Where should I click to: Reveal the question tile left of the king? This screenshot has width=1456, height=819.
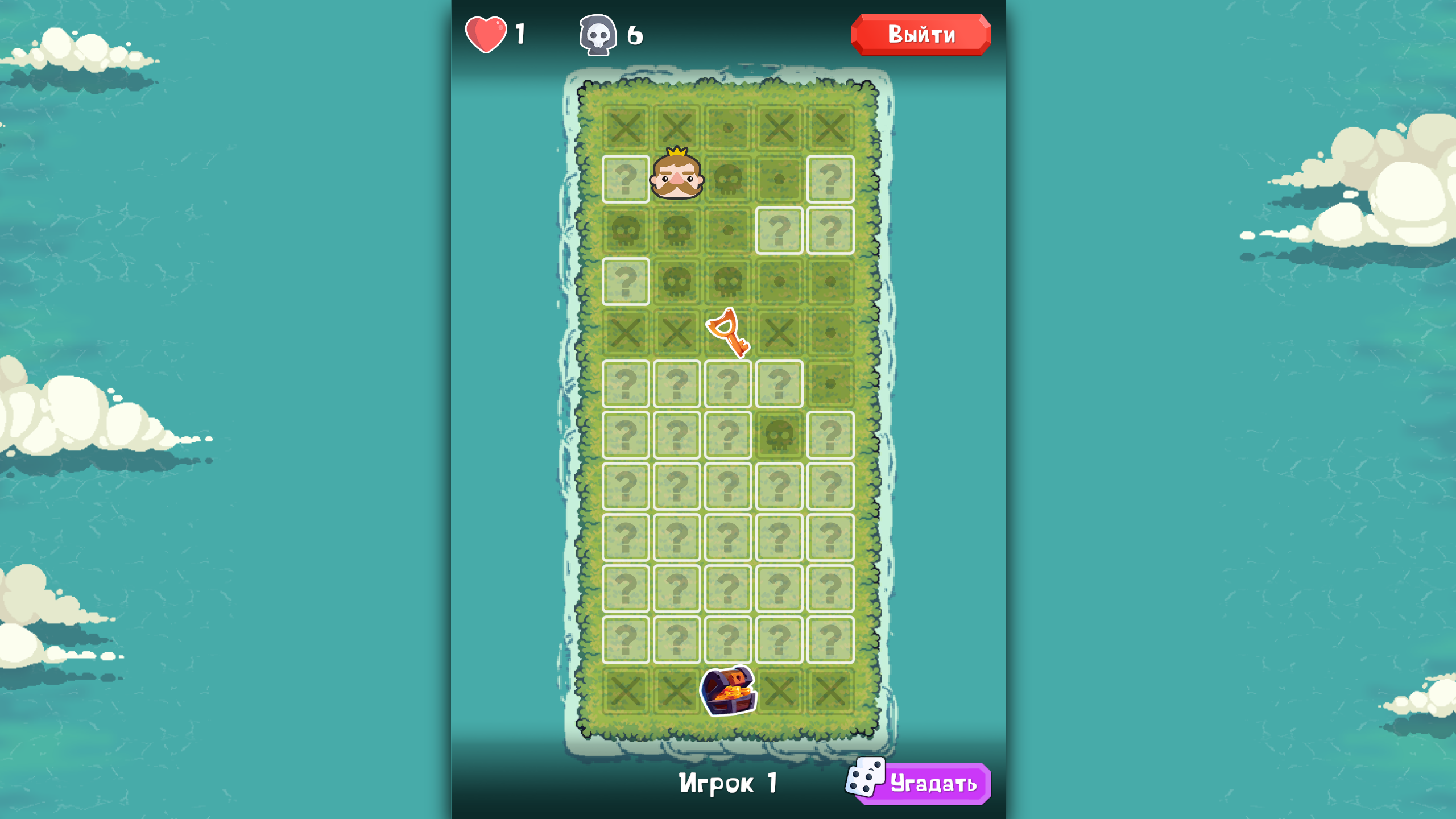pos(626,179)
